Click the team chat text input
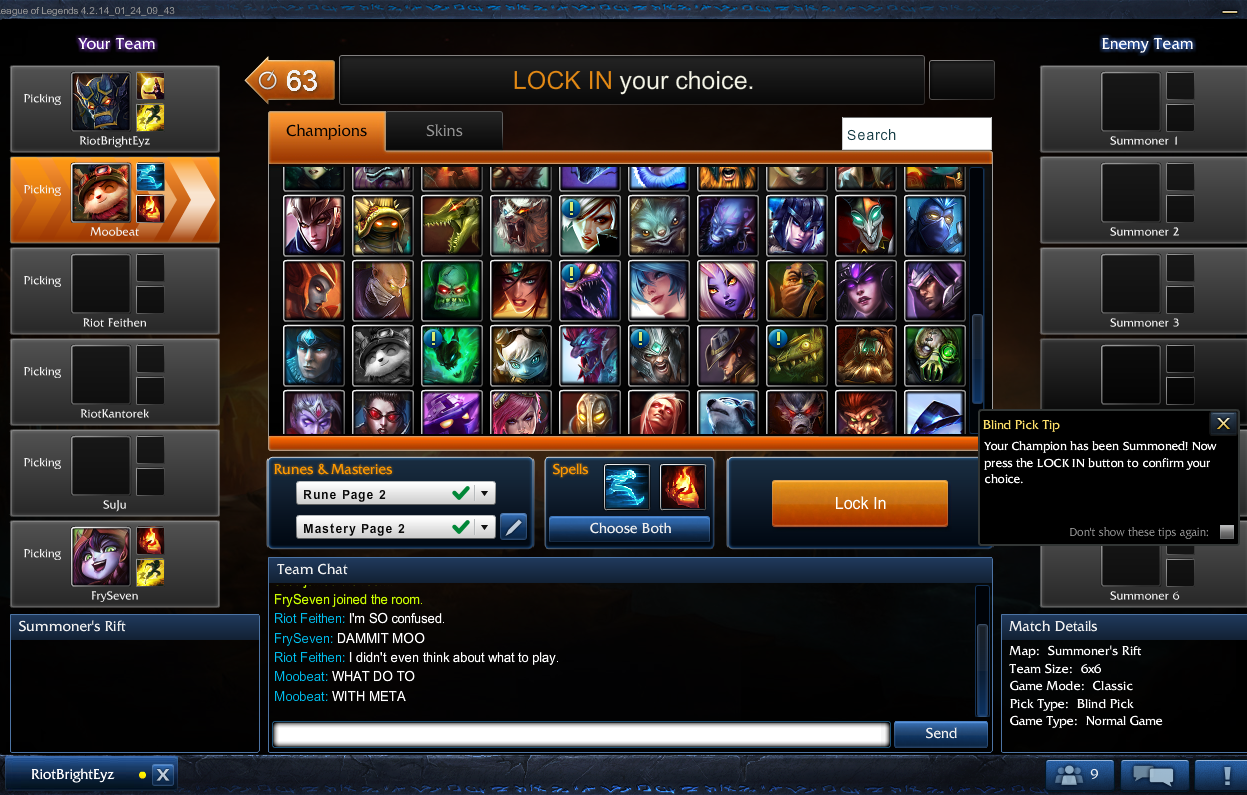The height and width of the screenshot is (795, 1247). coord(581,734)
